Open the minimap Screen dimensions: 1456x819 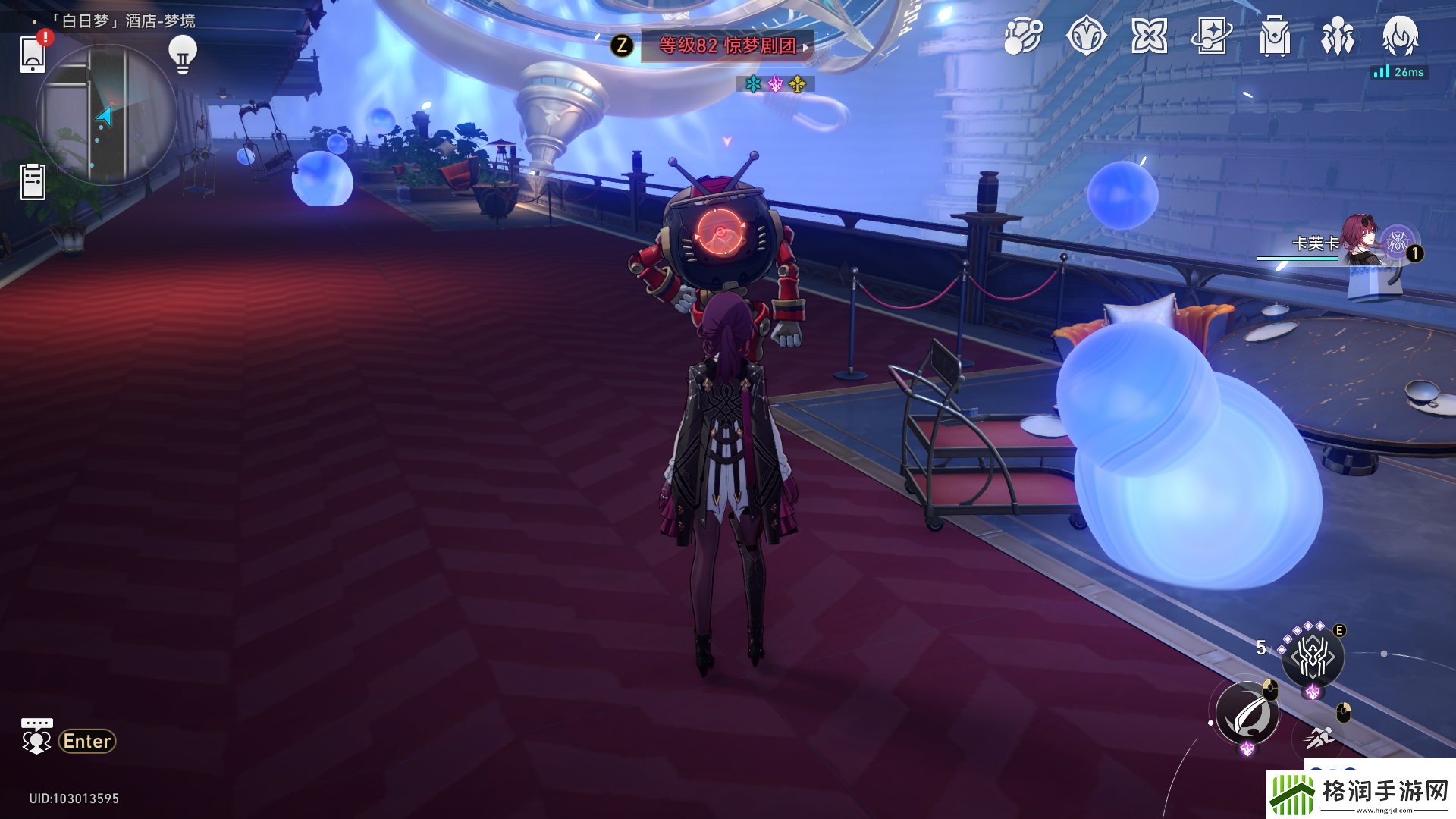point(106,115)
